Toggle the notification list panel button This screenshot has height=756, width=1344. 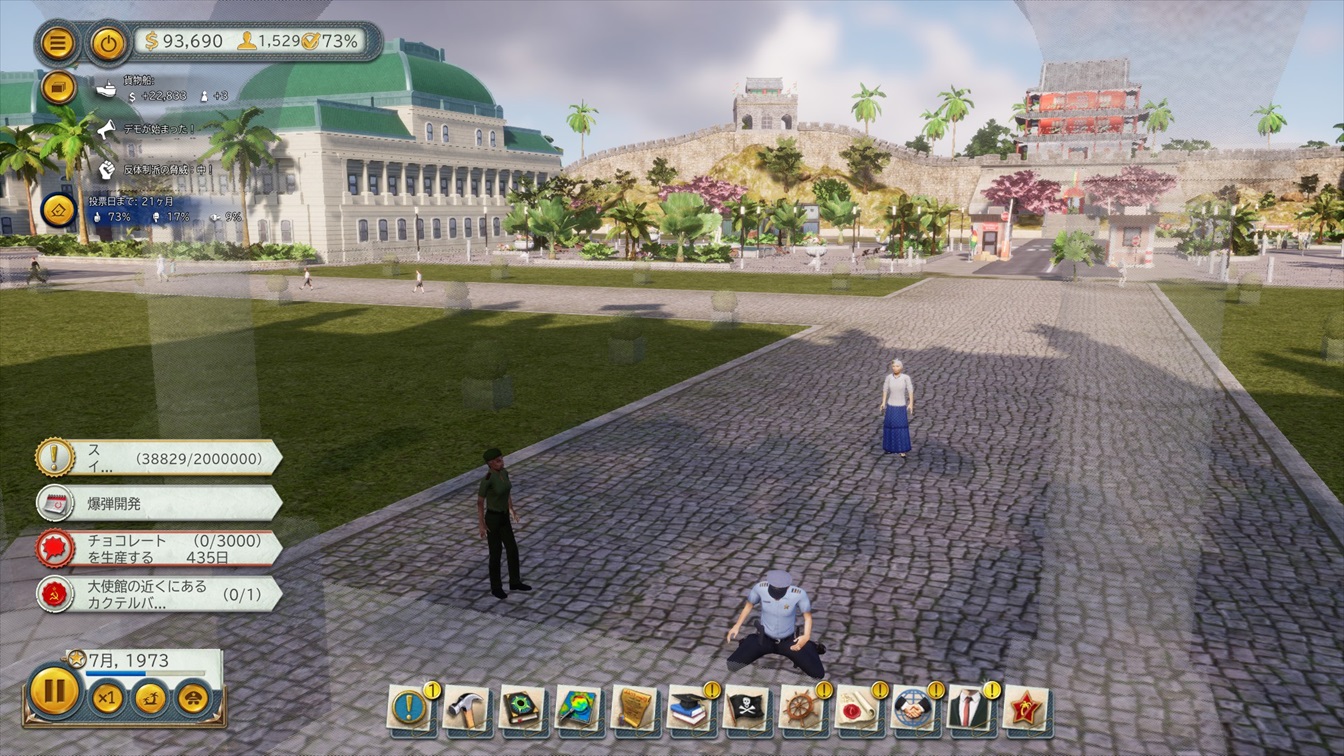click(x=58, y=87)
